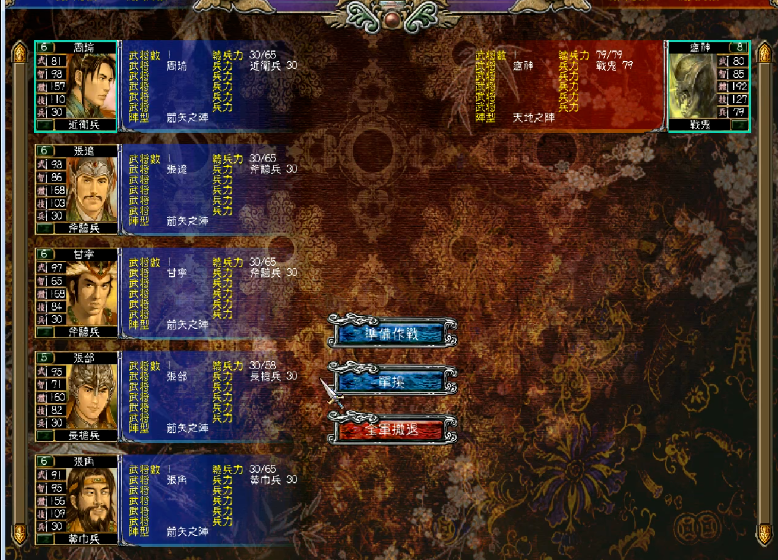This screenshot has width=778, height=560.
Task: Click the 準備作戰 (prepare for battle) button
Action: [391, 332]
